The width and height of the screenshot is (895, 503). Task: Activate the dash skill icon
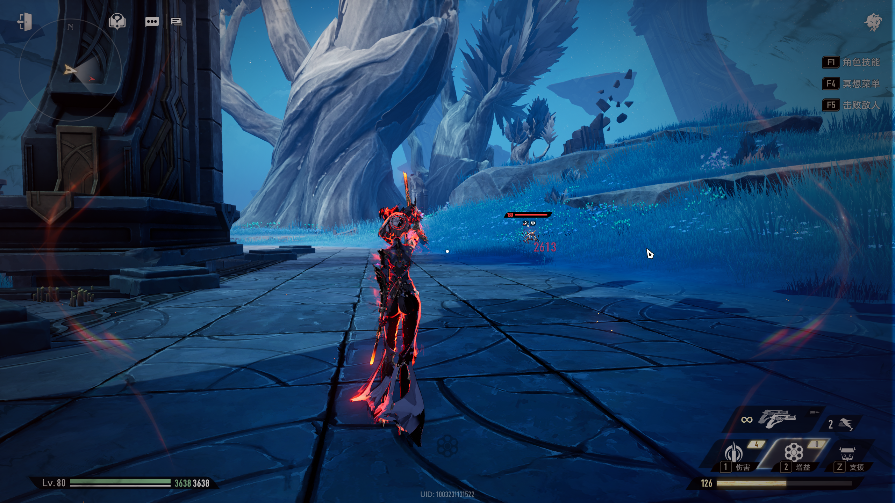pyautogui.click(x=848, y=423)
